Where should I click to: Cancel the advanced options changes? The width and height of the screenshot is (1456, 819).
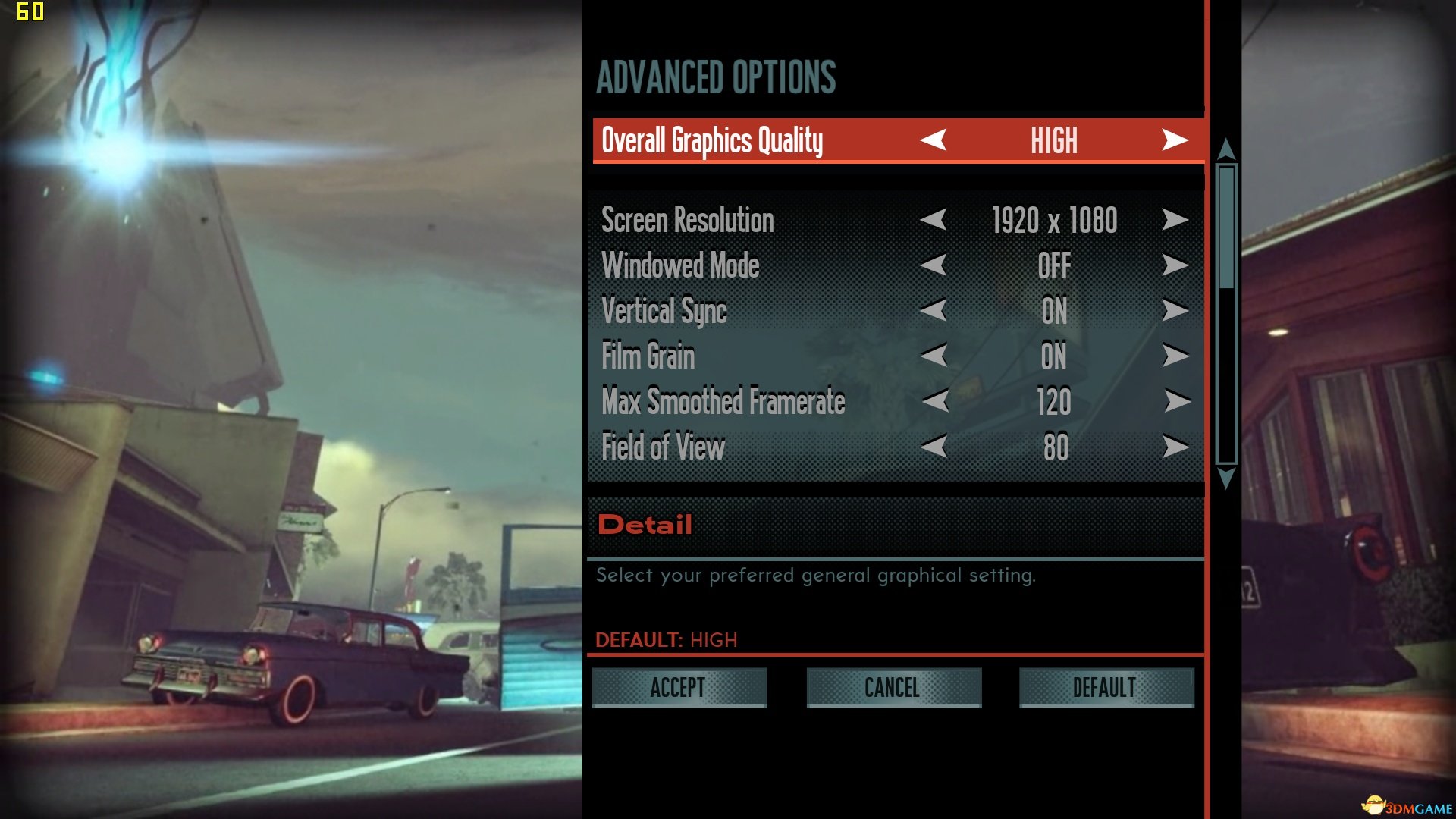click(893, 688)
